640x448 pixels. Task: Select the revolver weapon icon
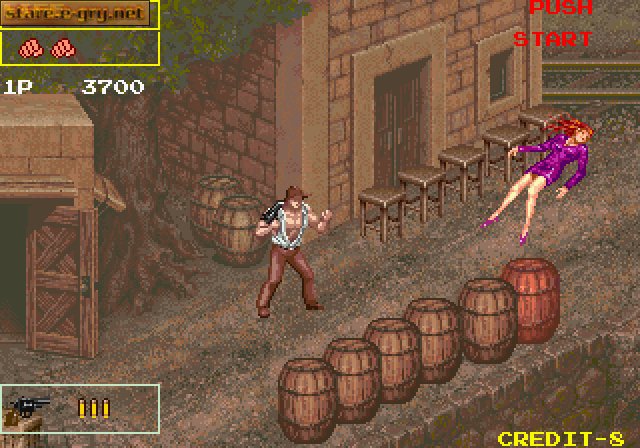[30, 408]
